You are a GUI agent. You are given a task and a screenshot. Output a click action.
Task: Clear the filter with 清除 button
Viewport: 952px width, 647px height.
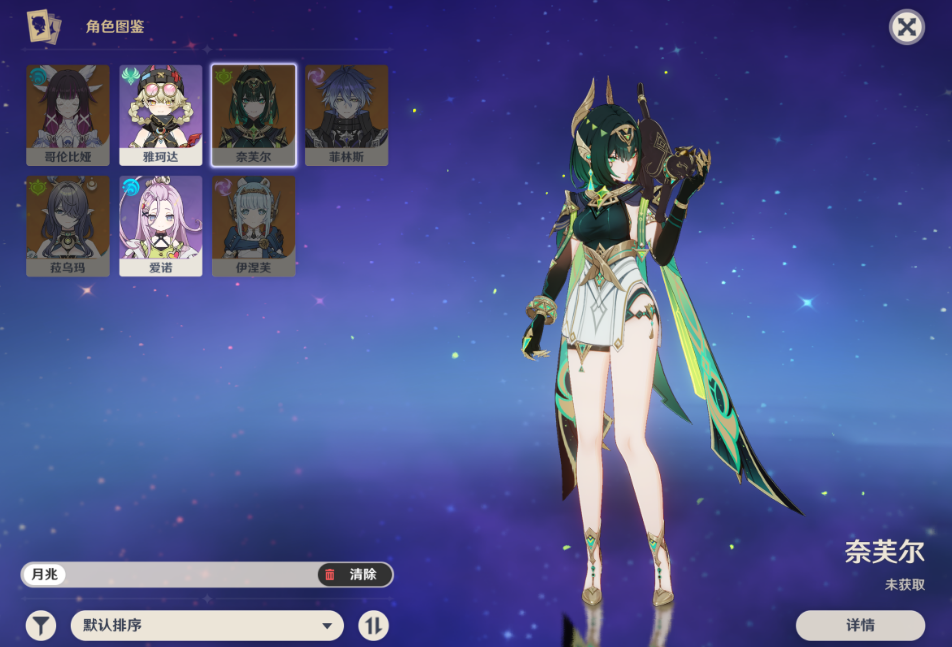coord(355,575)
